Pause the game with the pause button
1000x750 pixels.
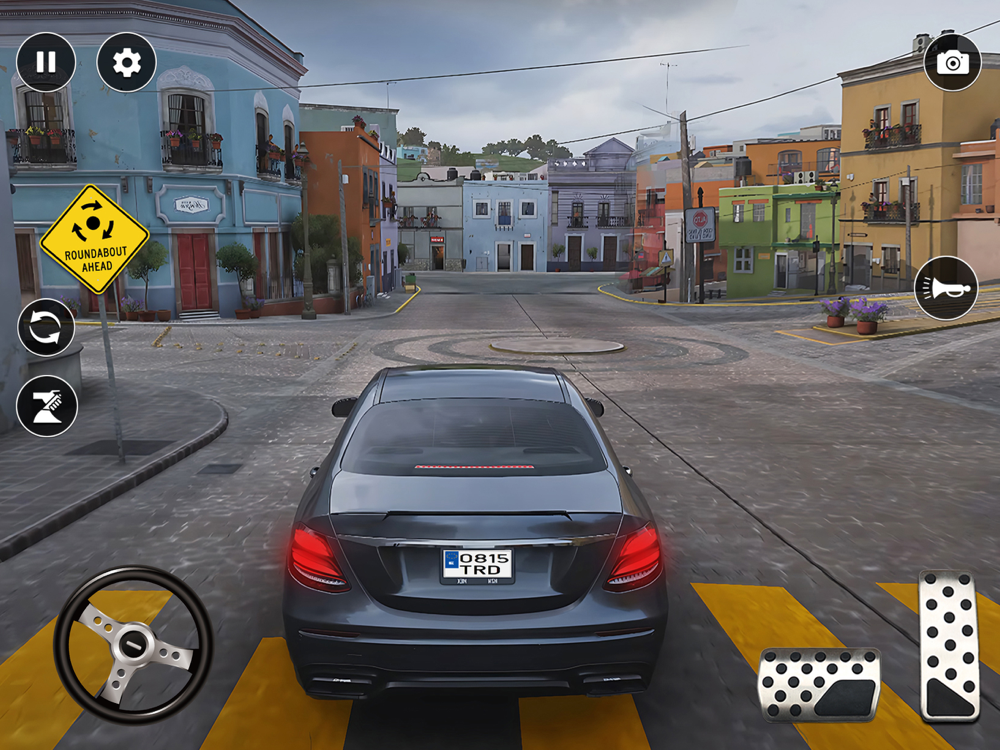46,62
